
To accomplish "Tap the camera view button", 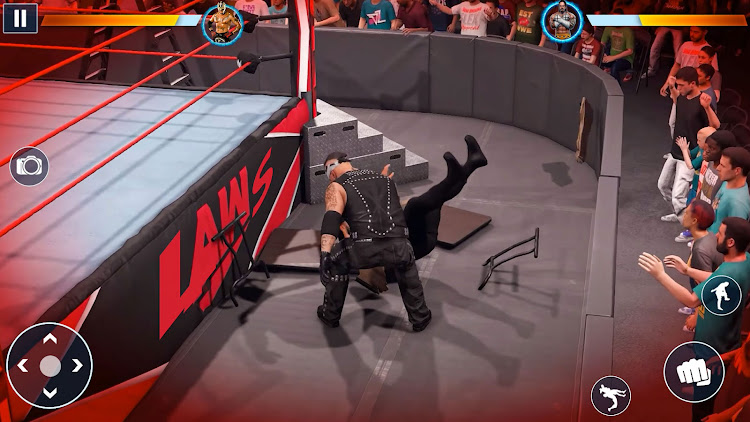I will (29, 166).
